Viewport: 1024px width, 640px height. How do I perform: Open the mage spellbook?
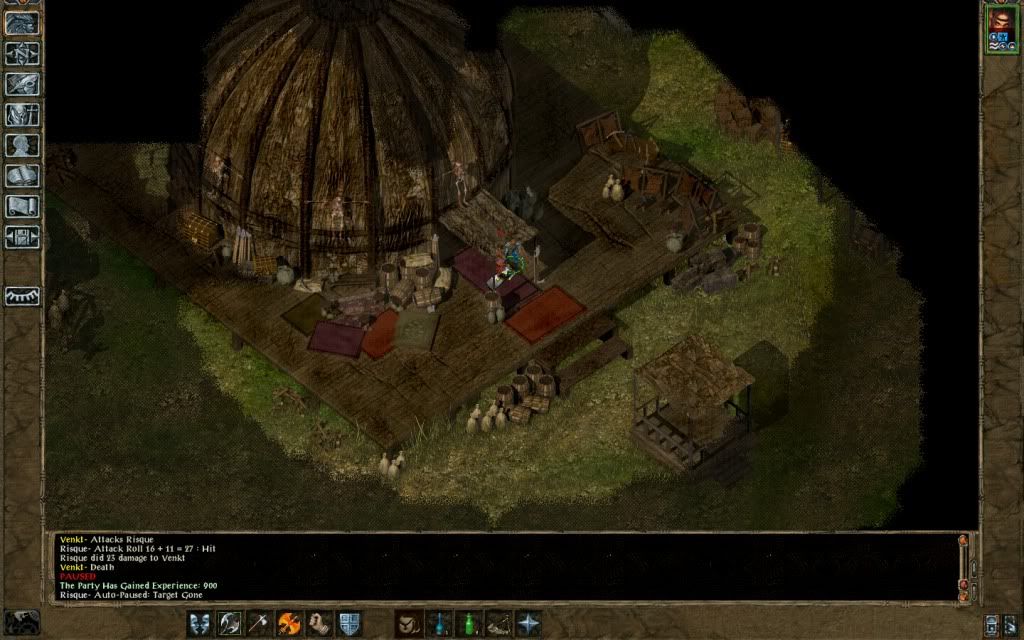(22, 176)
